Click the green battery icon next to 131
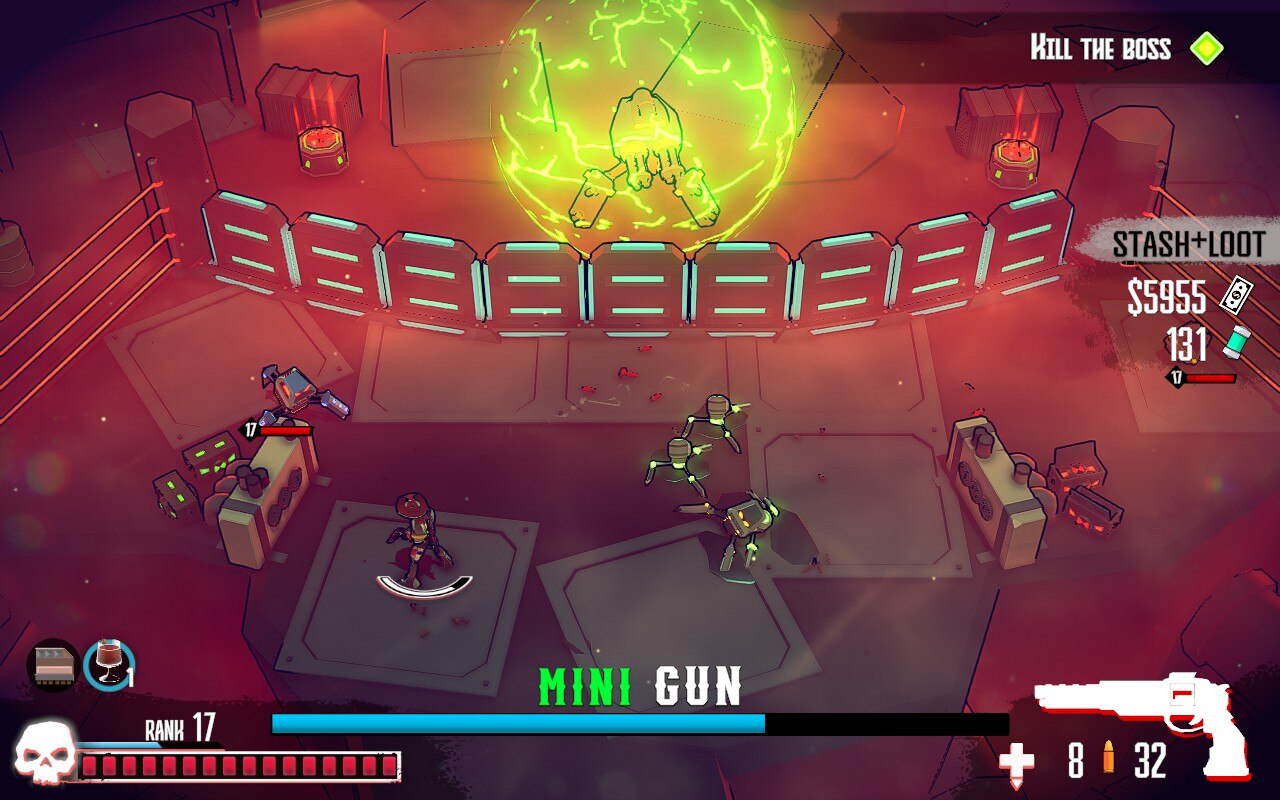 [x=1236, y=342]
